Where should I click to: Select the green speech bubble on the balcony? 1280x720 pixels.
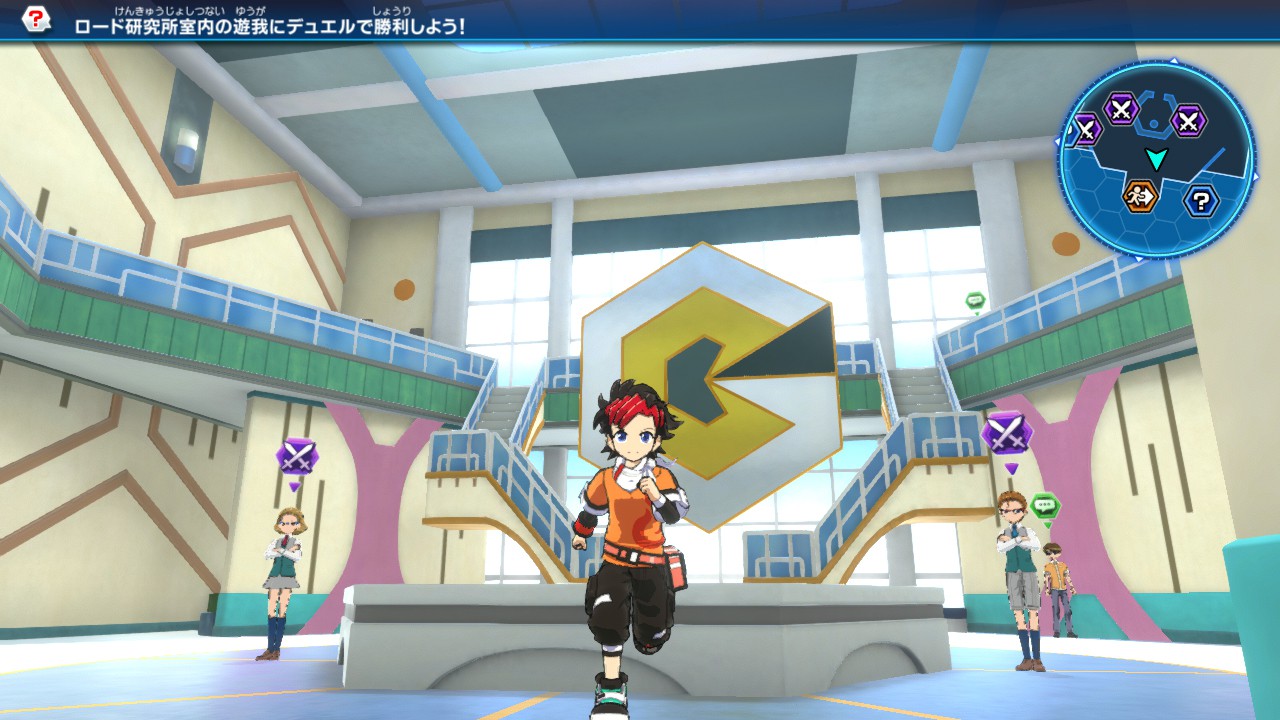pyautogui.click(x=975, y=301)
